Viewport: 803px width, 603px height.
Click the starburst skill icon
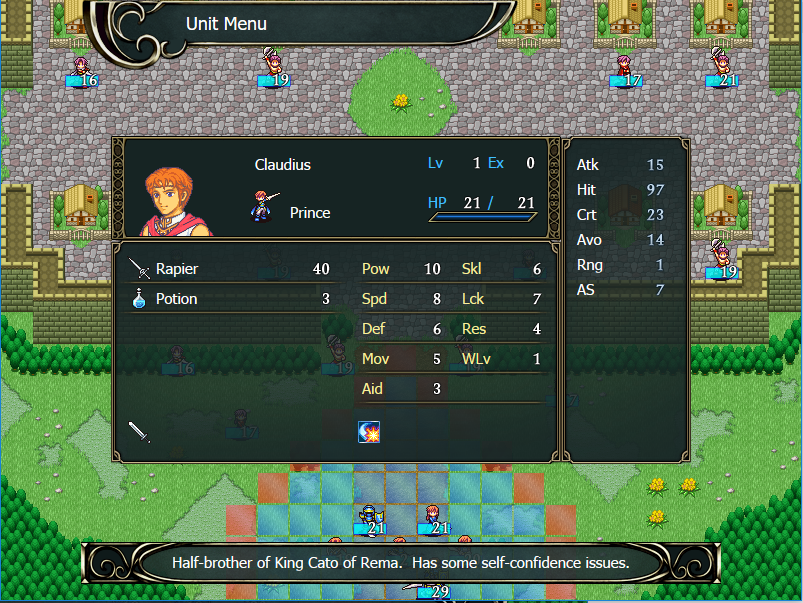coord(368,431)
